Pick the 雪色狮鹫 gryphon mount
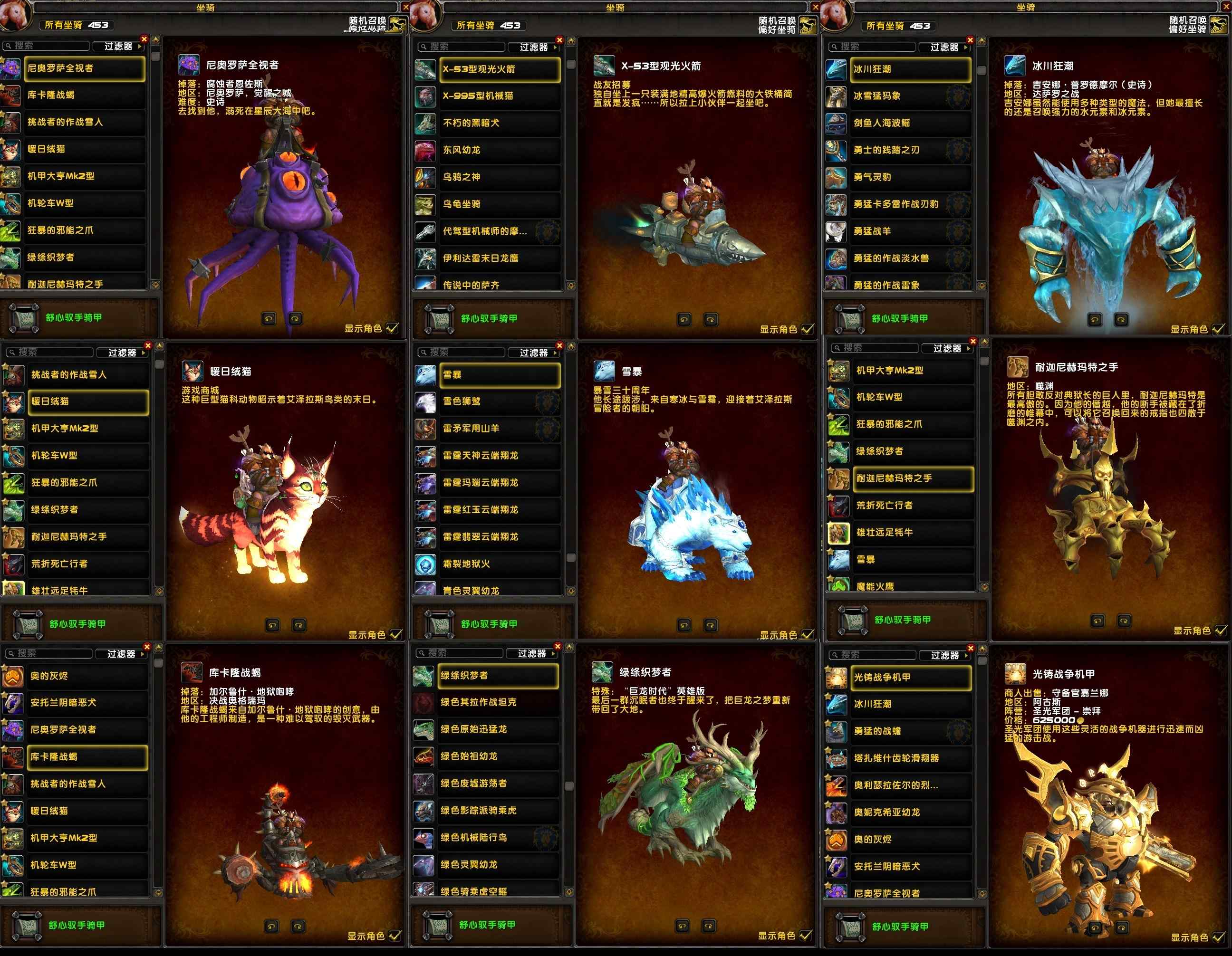 click(499, 402)
